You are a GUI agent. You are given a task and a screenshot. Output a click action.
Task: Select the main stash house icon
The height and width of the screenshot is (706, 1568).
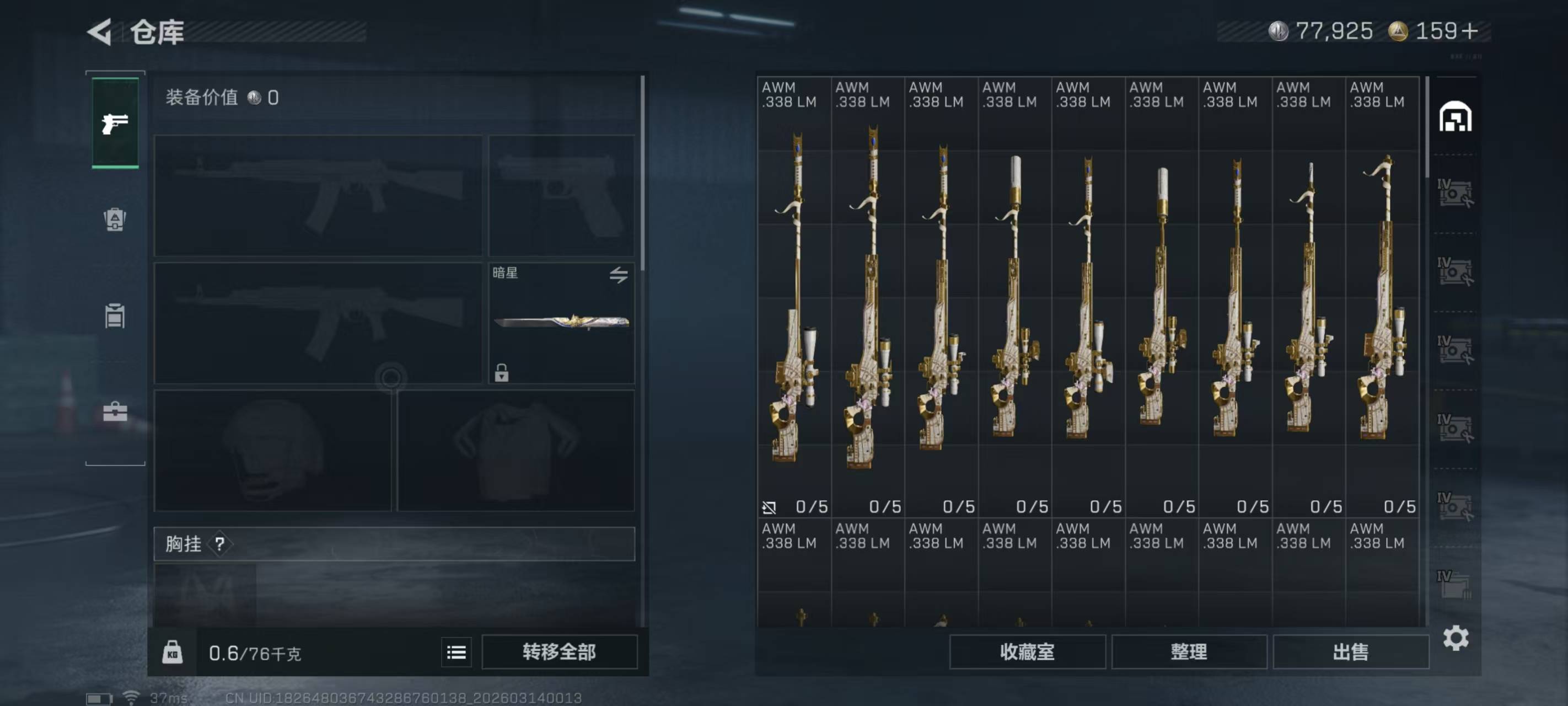(1456, 116)
